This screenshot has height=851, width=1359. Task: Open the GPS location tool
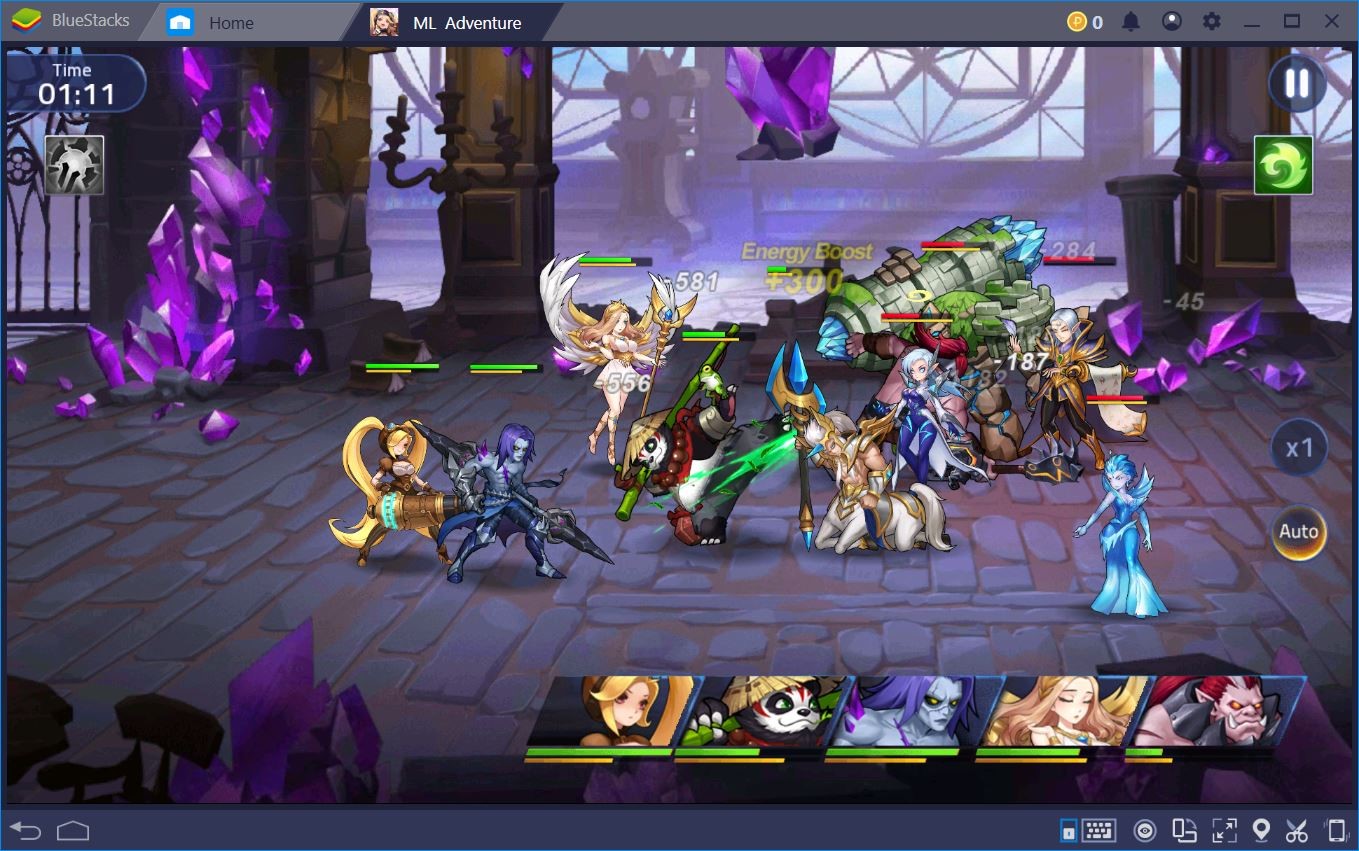pyautogui.click(x=1262, y=830)
